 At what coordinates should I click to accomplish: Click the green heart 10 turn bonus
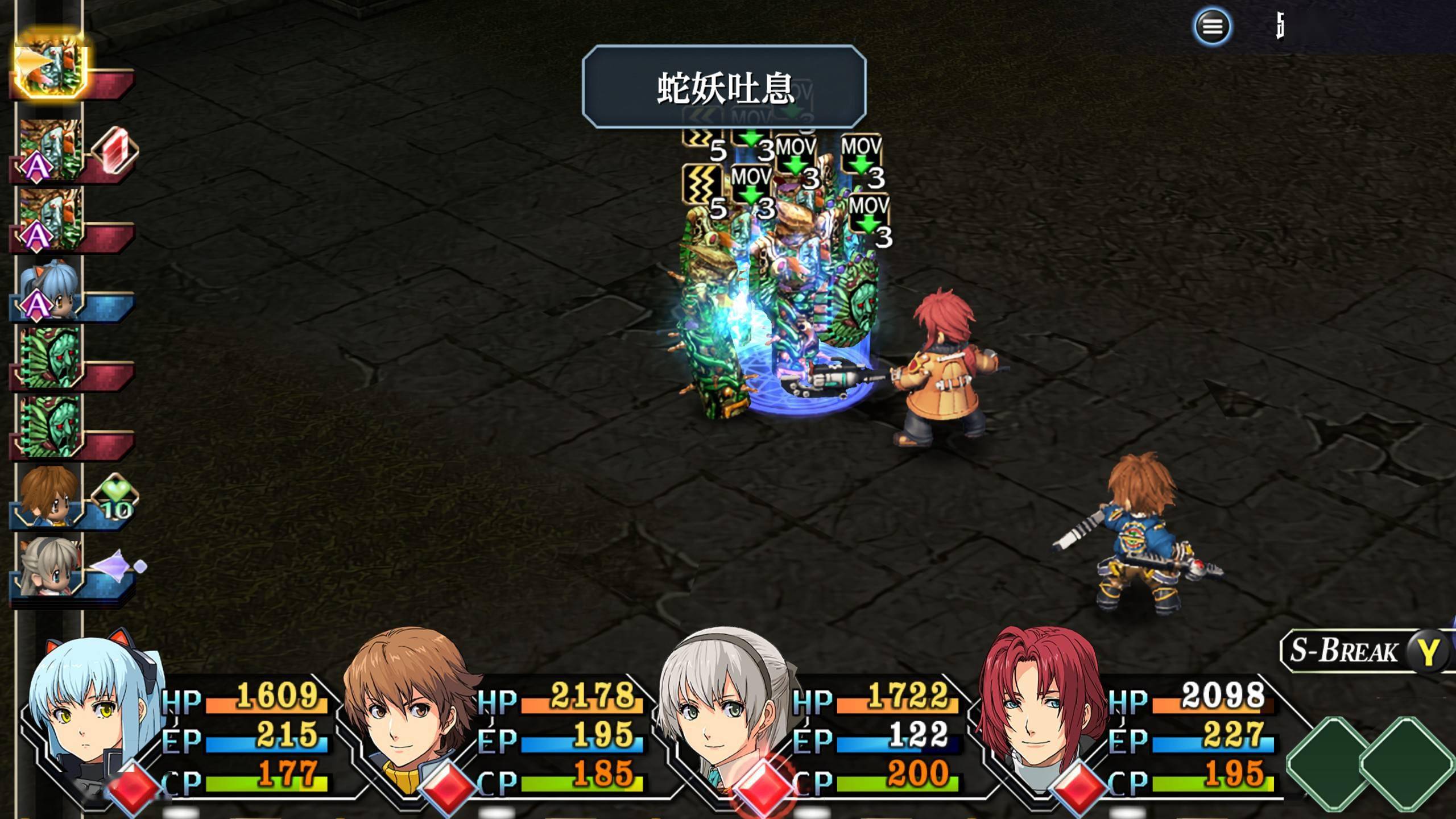(114, 498)
